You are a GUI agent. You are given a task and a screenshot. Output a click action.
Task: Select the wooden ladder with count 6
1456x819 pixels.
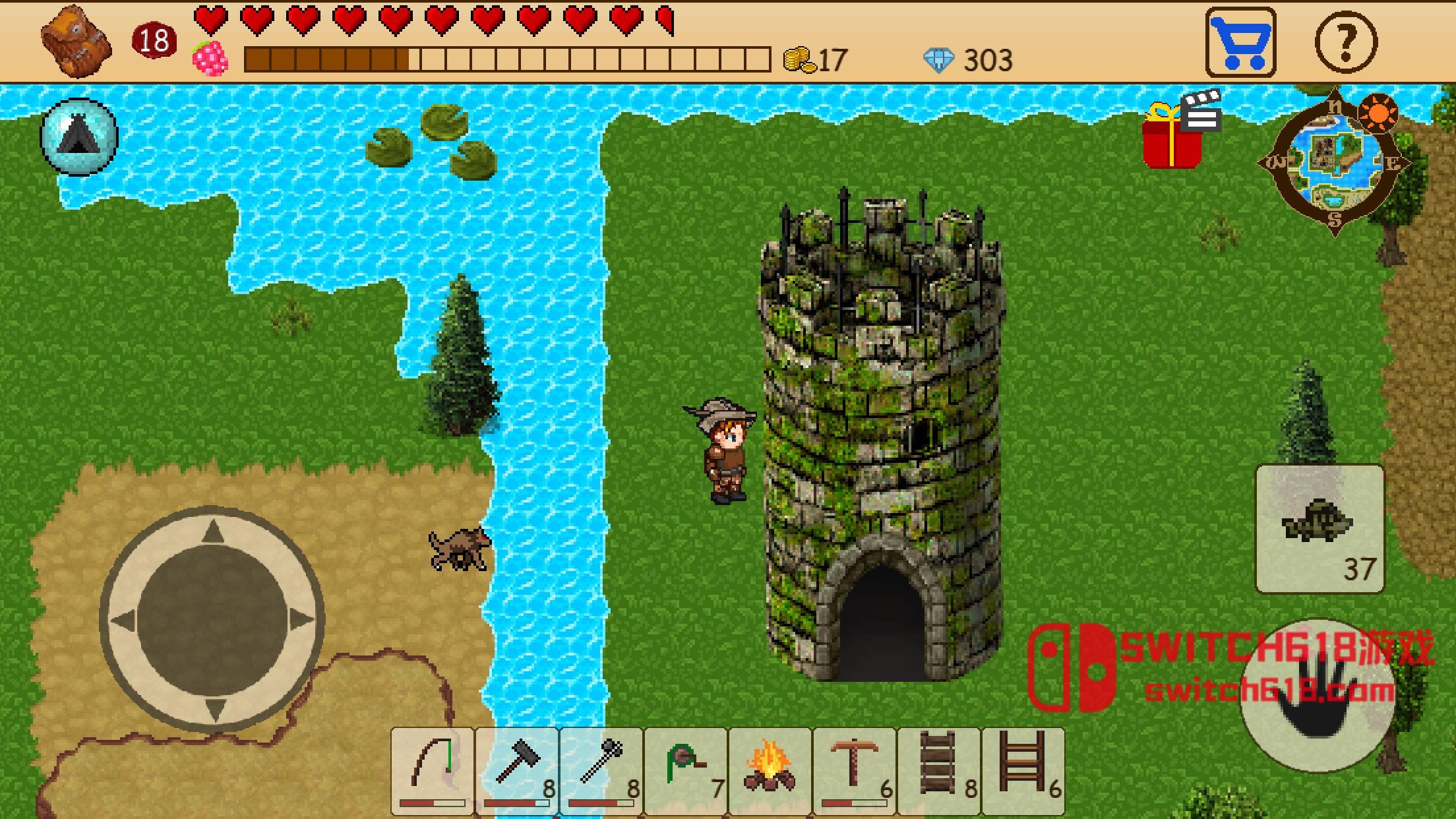1023,769
